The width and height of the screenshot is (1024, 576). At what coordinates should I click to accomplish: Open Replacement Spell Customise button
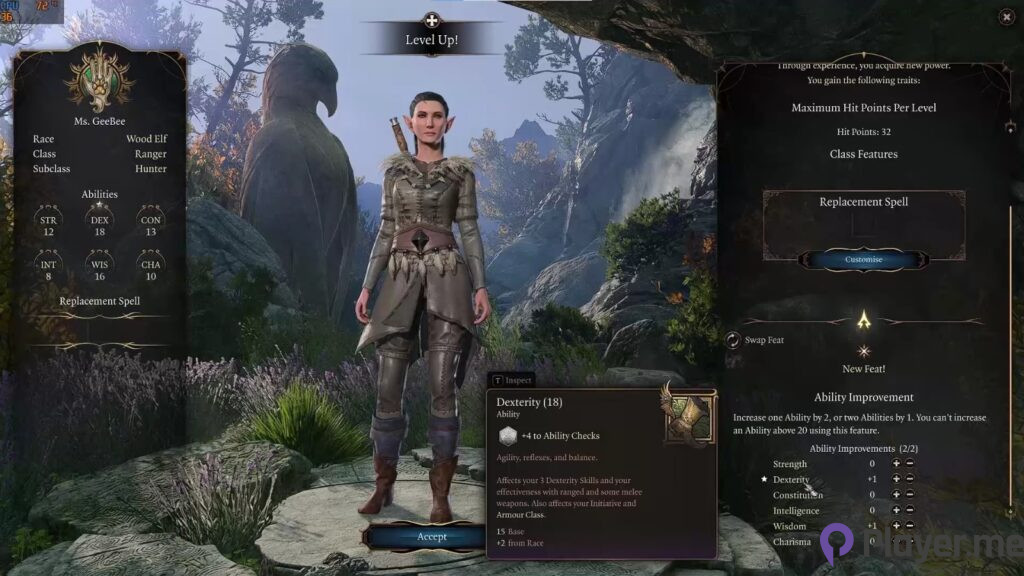pos(864,259)
